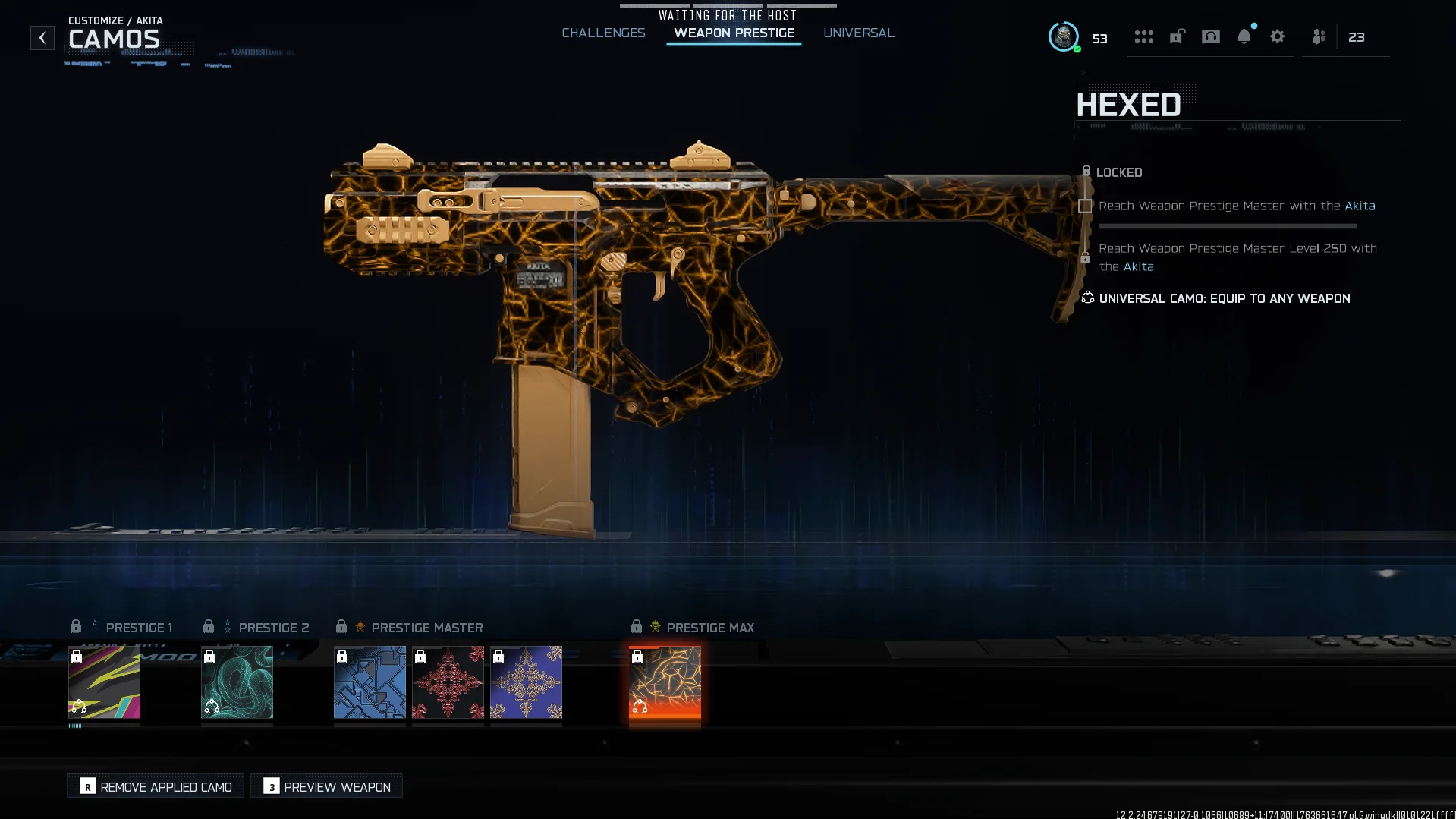Open settings gear icon
Screen dimensions: 1456x819
[x=1277, y=36]
